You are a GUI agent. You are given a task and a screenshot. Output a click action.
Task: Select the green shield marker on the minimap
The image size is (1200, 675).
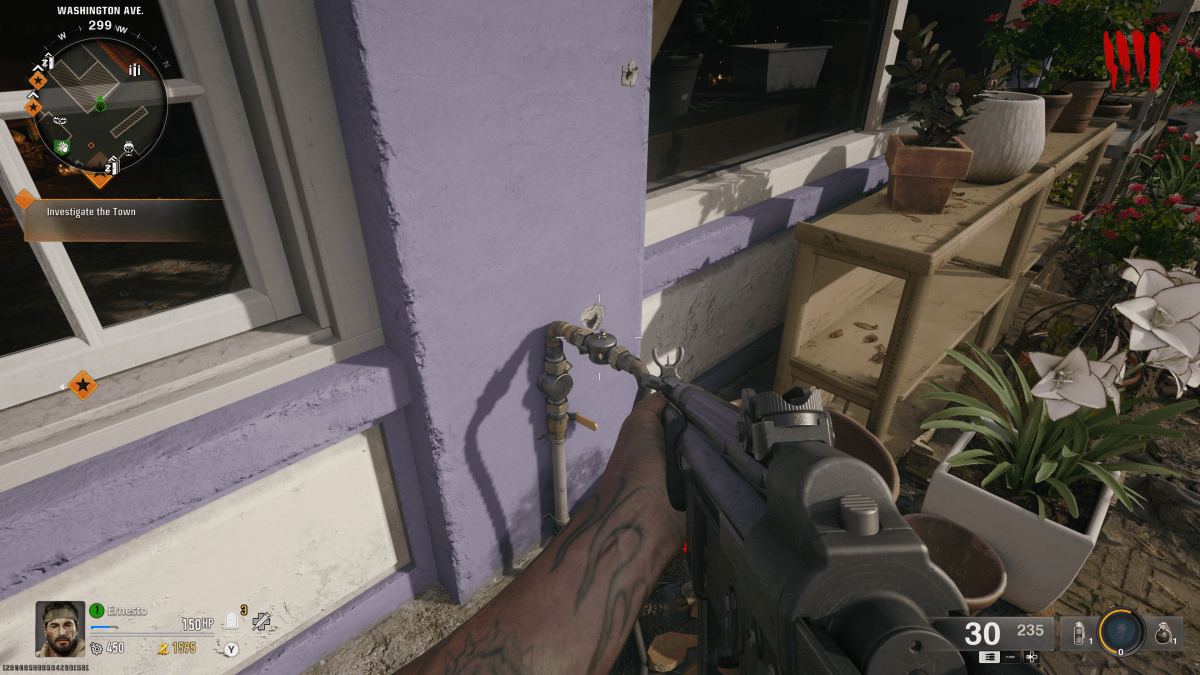point(62,147)
